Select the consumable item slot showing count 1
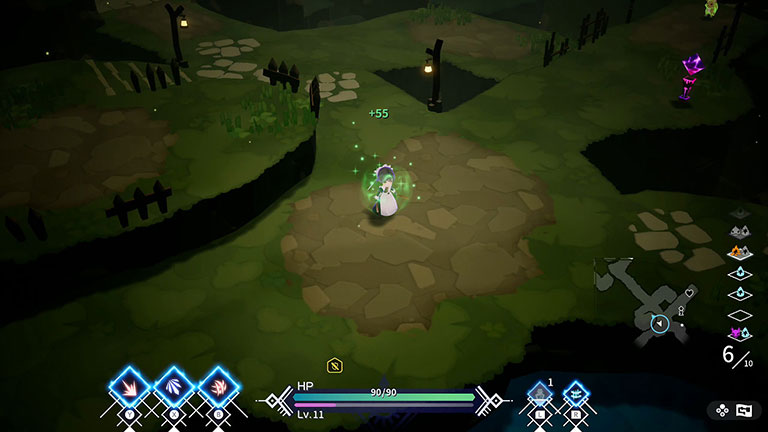768x432 pixels. pos(540,393)
